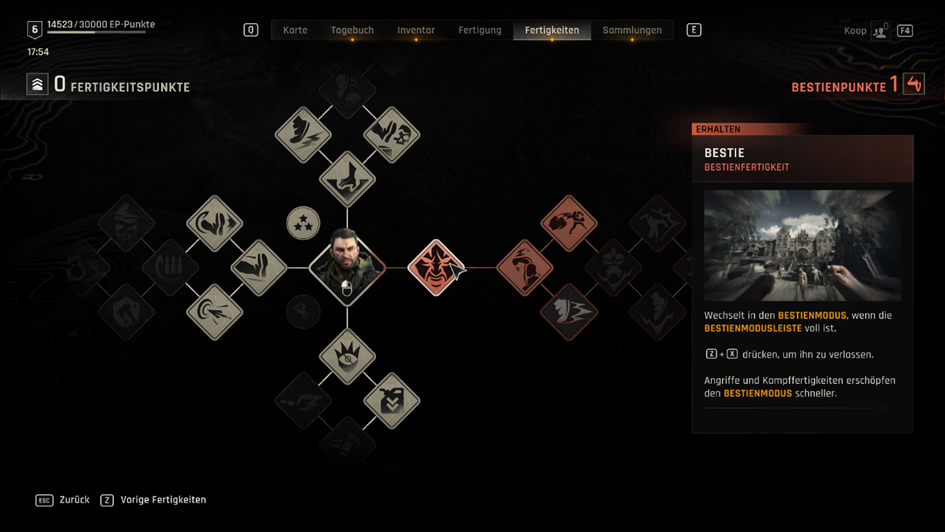Open the Karte tab
Viewport: 945px width, 532px height.
point(295,30)
